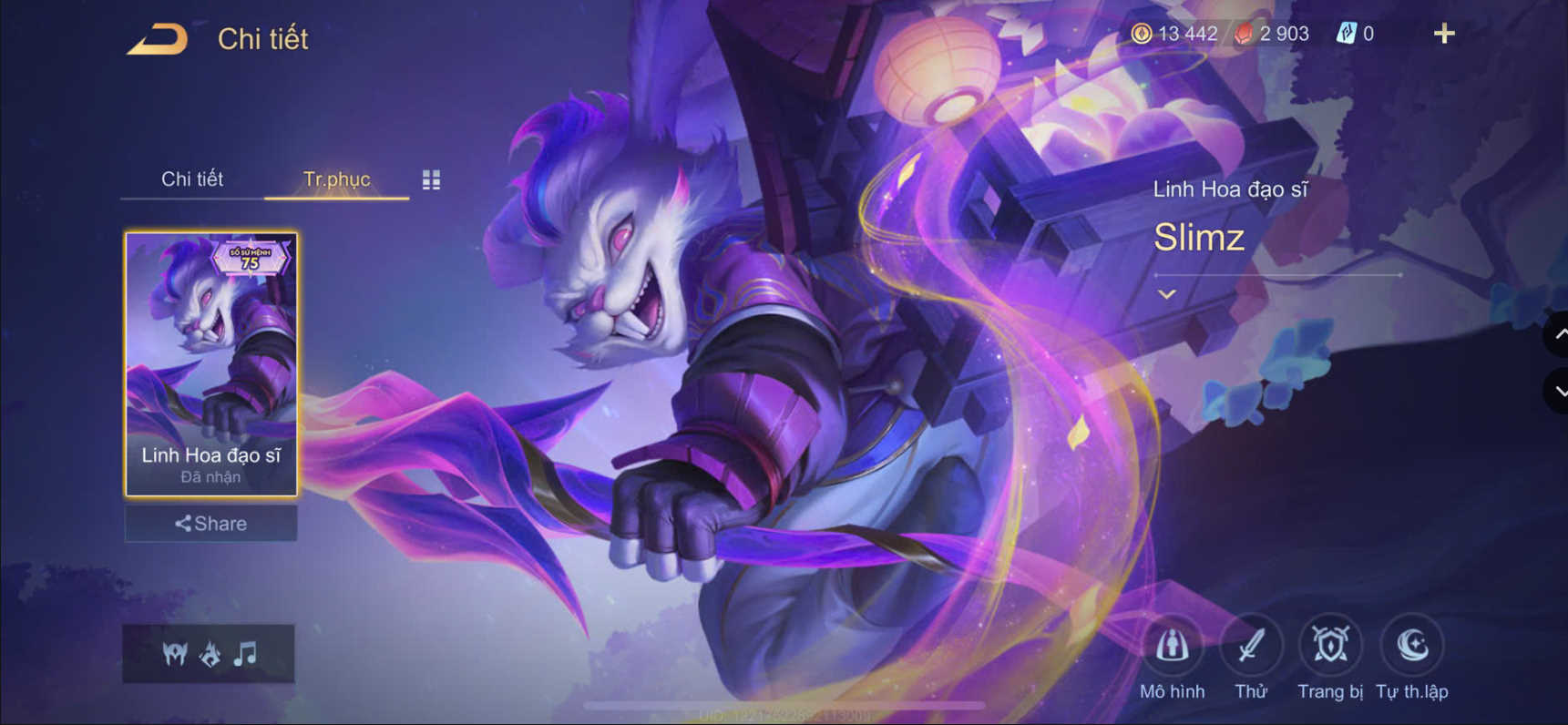Click the down arrow on the right edge

click(1560, 392)
